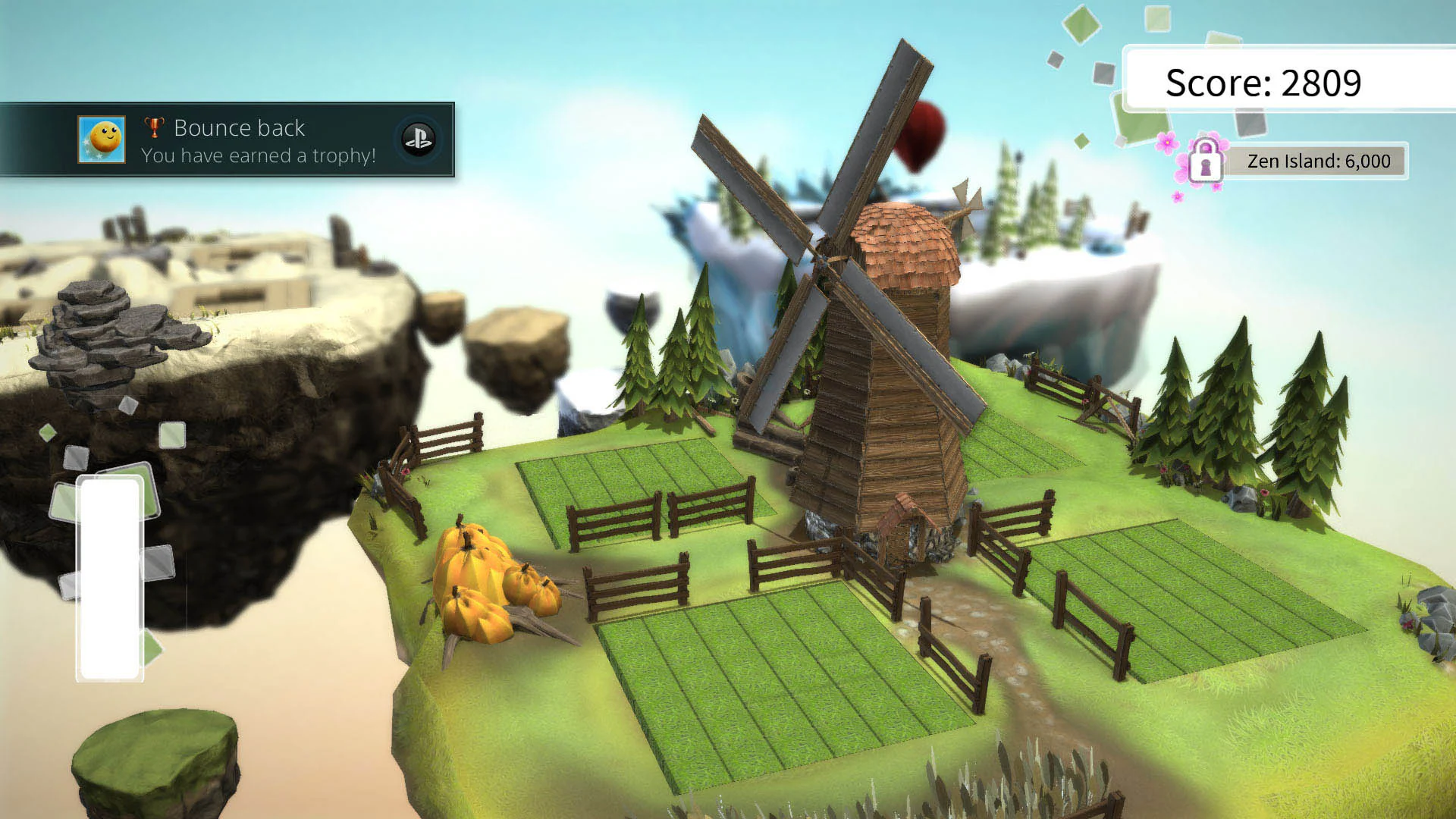
Task: Click the padlock icon next to Zen Island
Action: click(1206, 160)
